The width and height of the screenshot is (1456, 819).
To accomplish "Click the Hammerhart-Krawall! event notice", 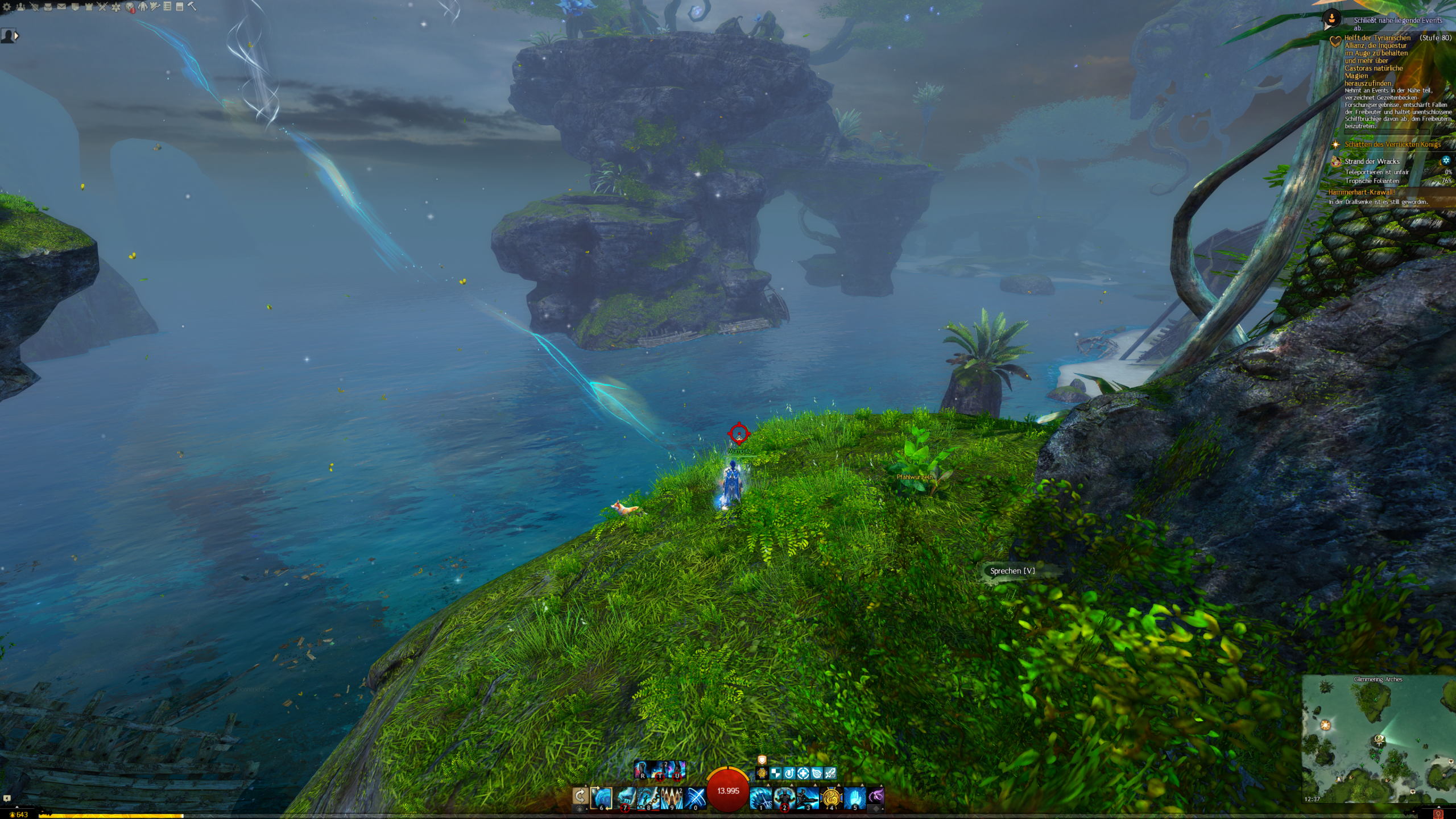I will tap(1362, 192).
